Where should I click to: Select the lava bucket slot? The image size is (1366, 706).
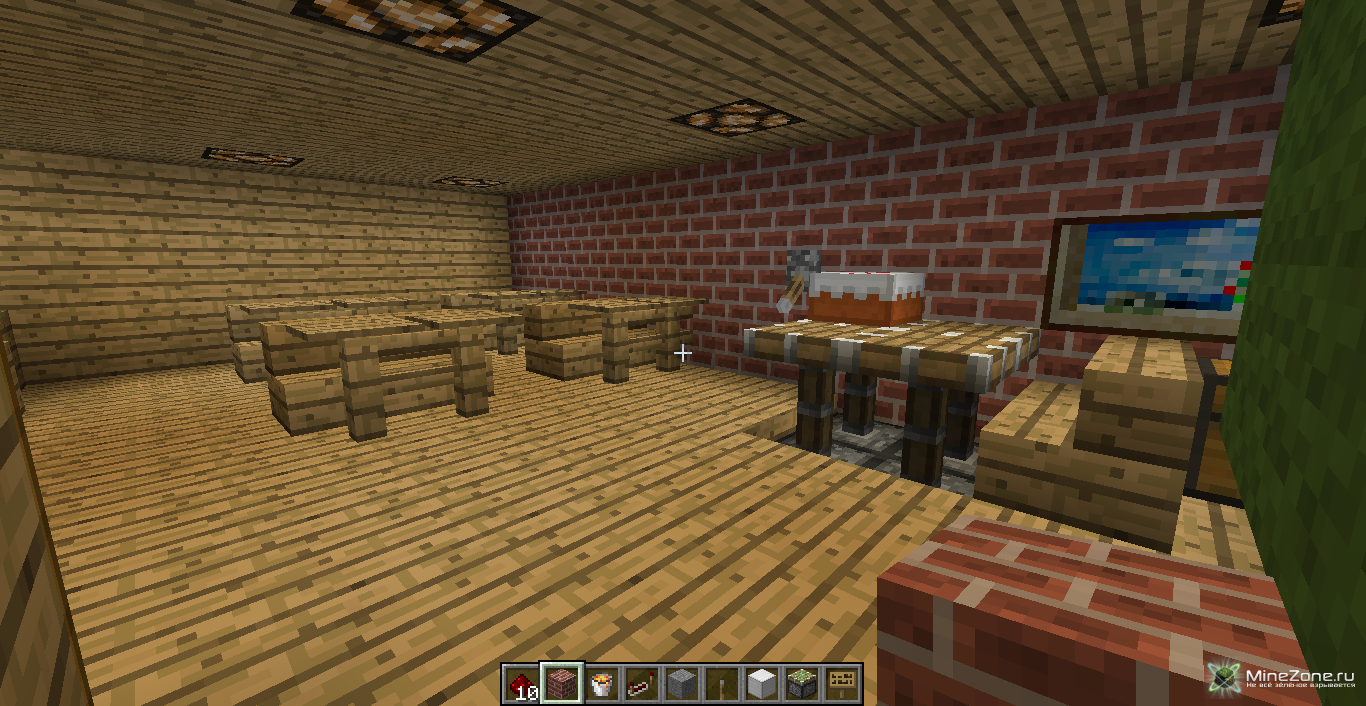pos(601,684)
